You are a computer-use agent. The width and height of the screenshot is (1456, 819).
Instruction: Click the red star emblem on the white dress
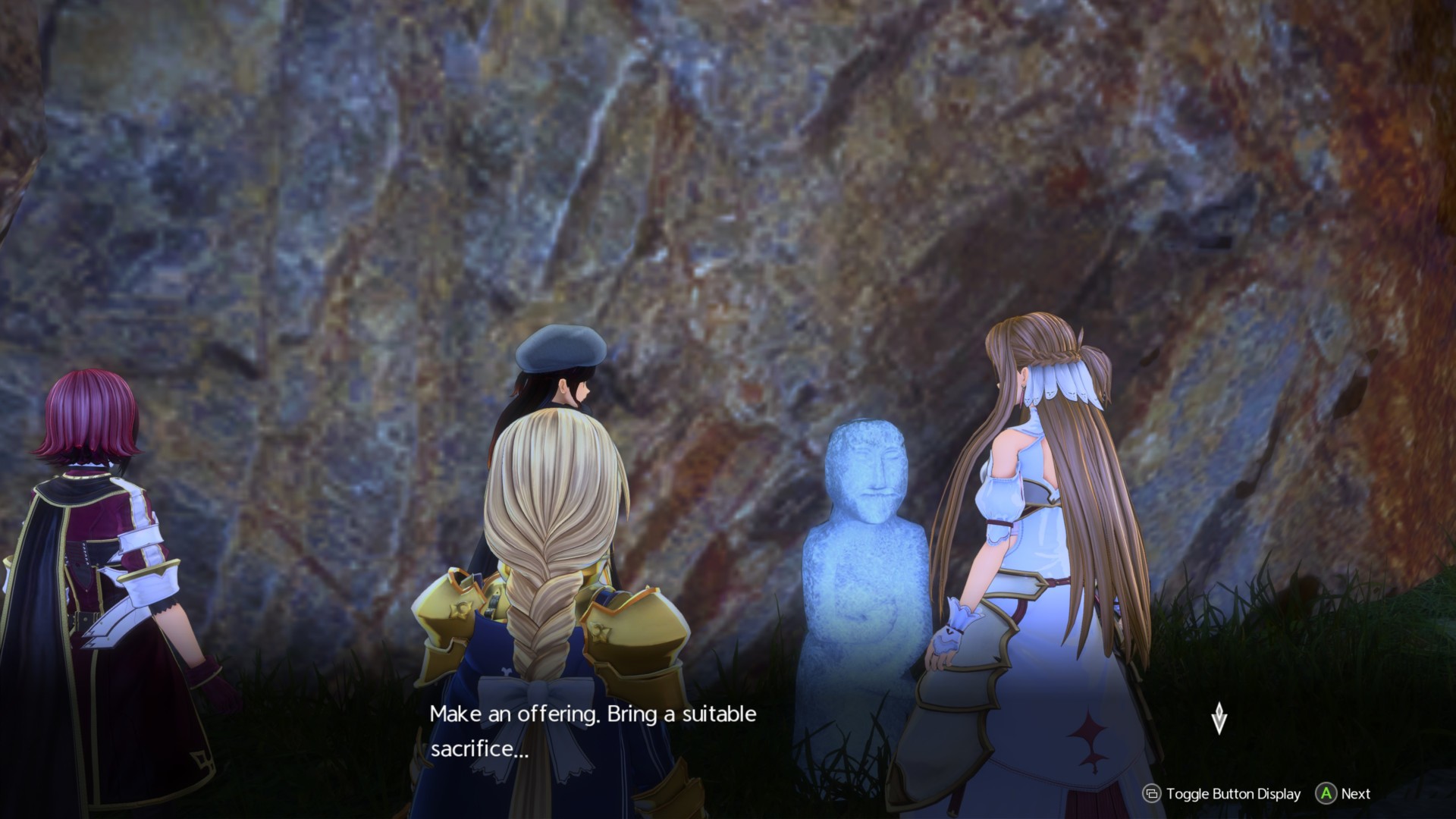pos(1089,735)
